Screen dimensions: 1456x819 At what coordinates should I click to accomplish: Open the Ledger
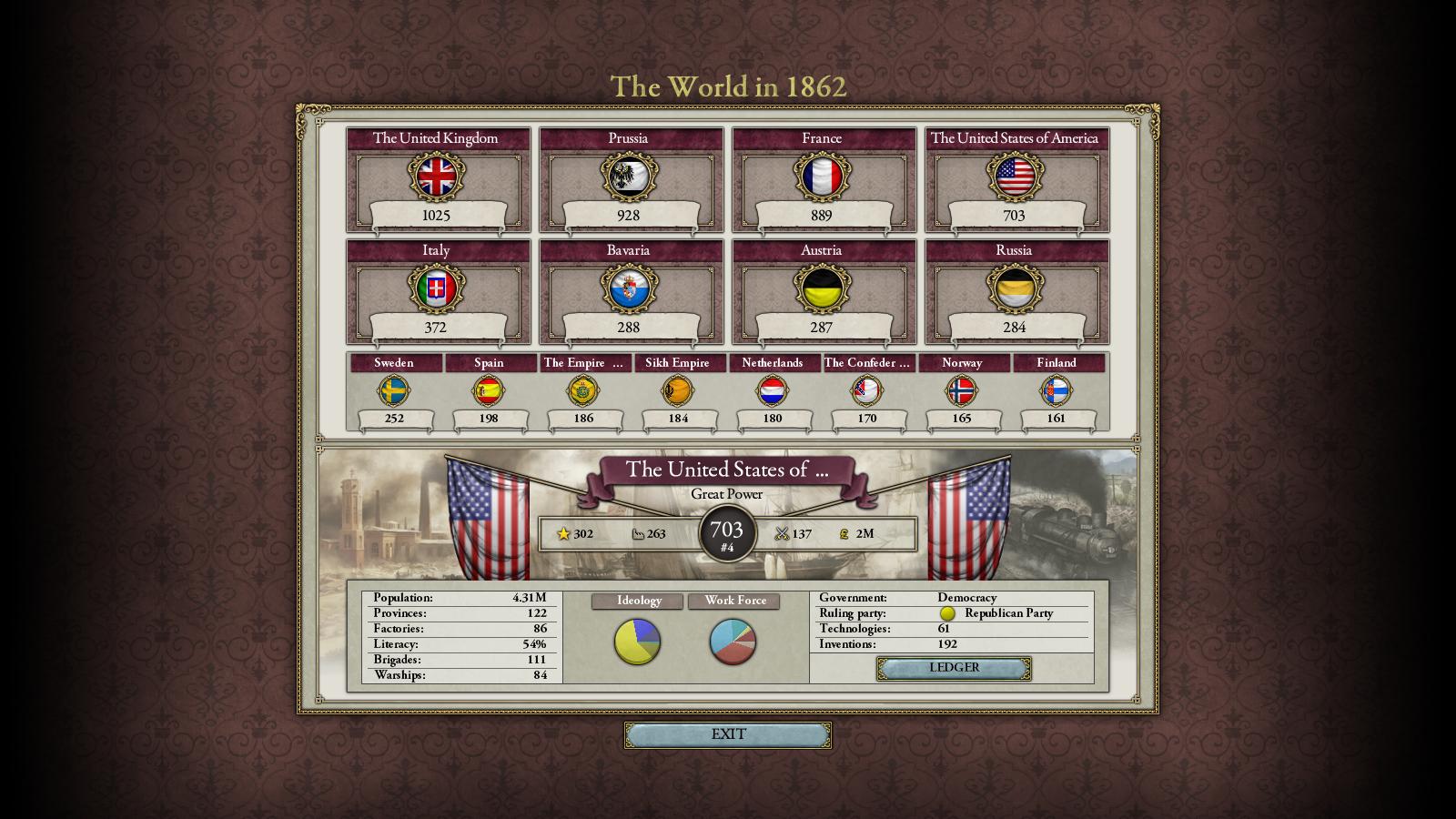[x=954, y=668]
